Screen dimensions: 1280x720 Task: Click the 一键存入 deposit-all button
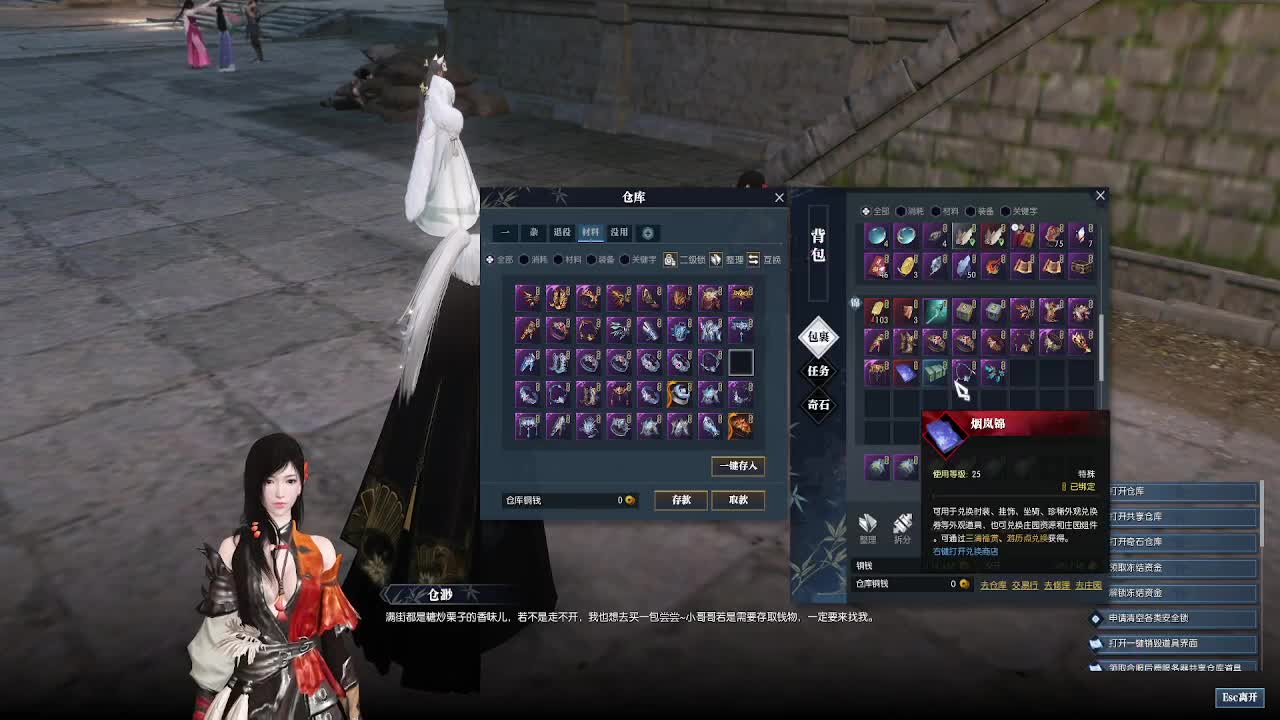tap(738, 466)
